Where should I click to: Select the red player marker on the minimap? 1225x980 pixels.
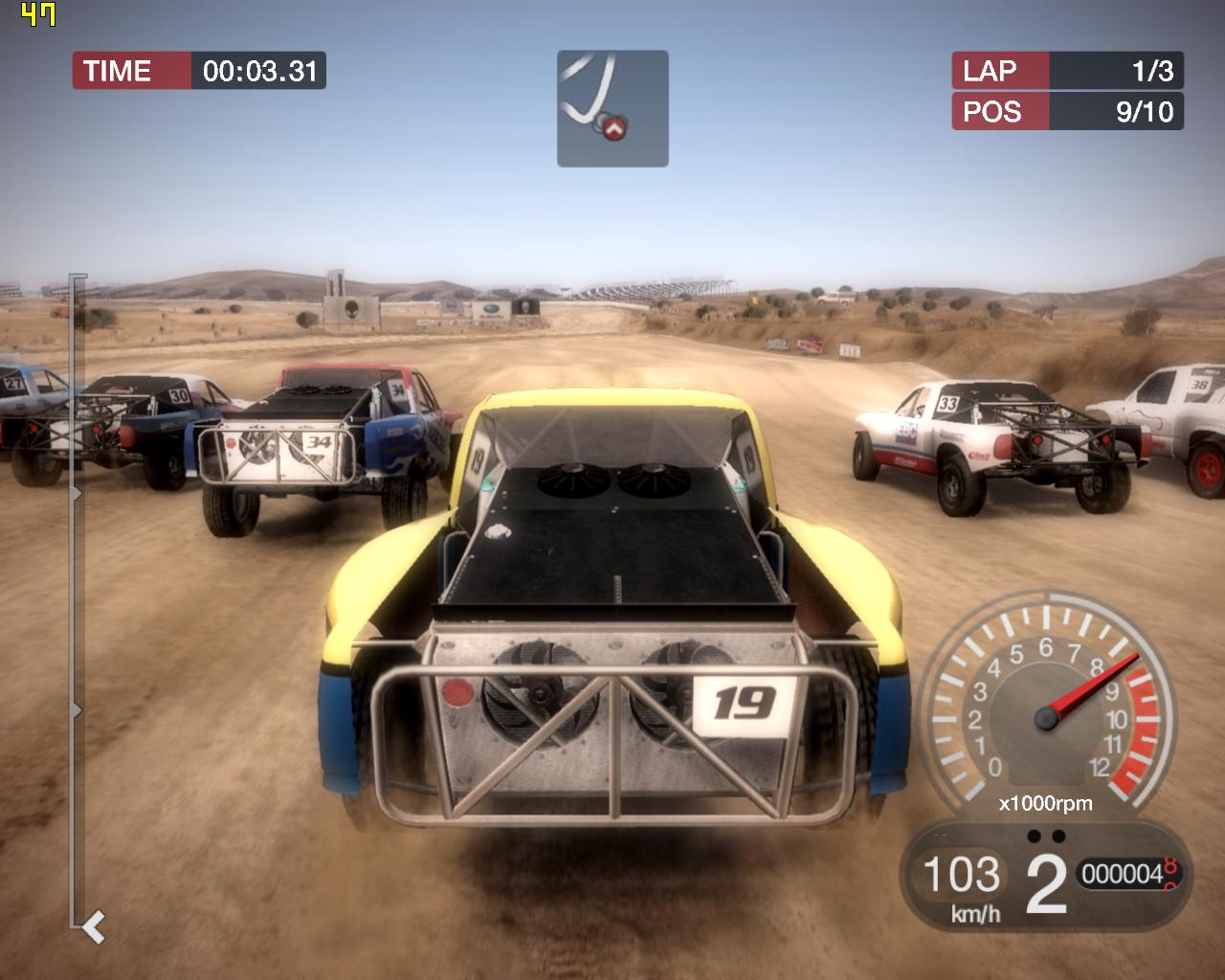614,127
